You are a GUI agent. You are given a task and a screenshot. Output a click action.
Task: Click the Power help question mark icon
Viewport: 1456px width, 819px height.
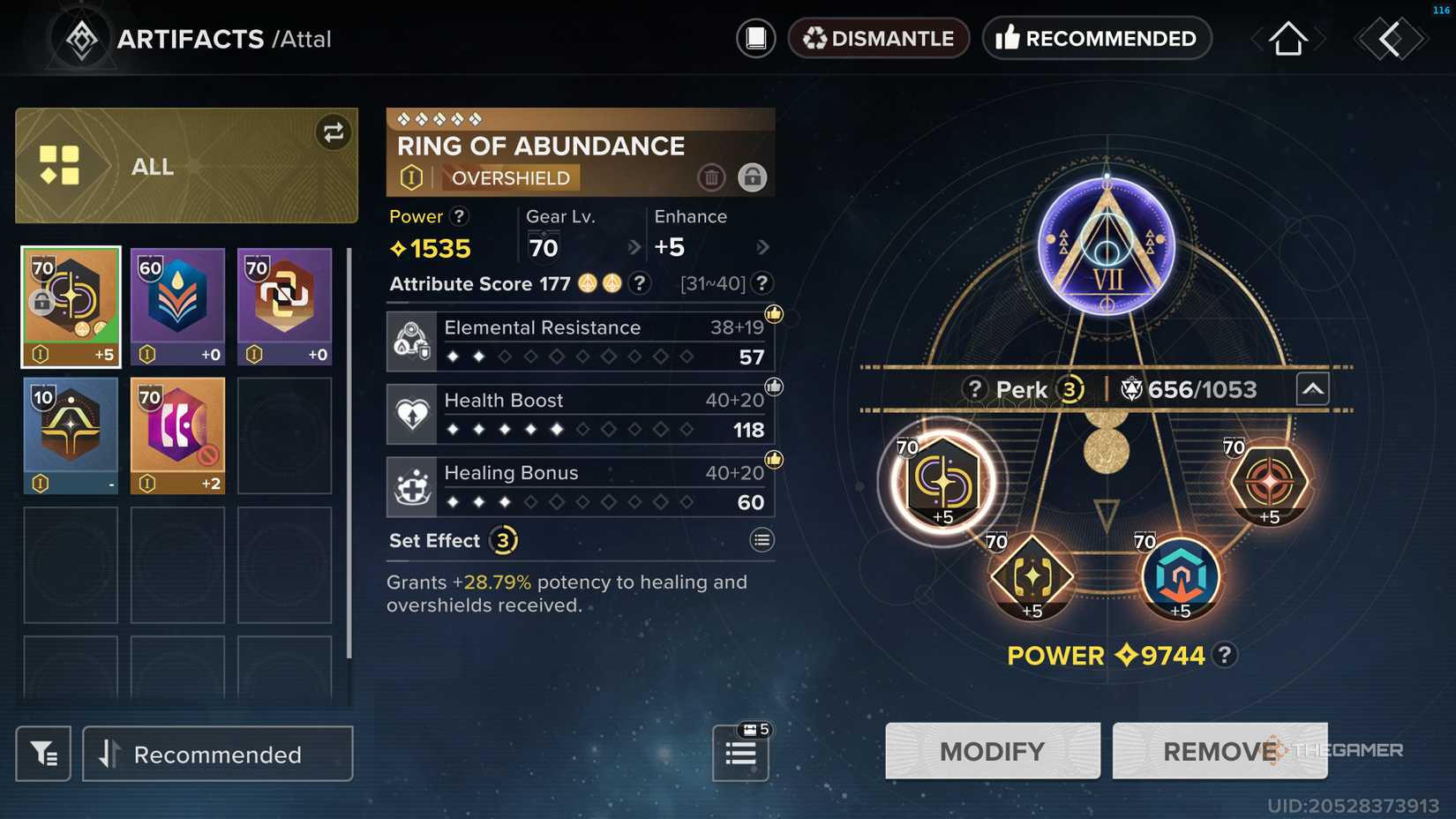459,216
